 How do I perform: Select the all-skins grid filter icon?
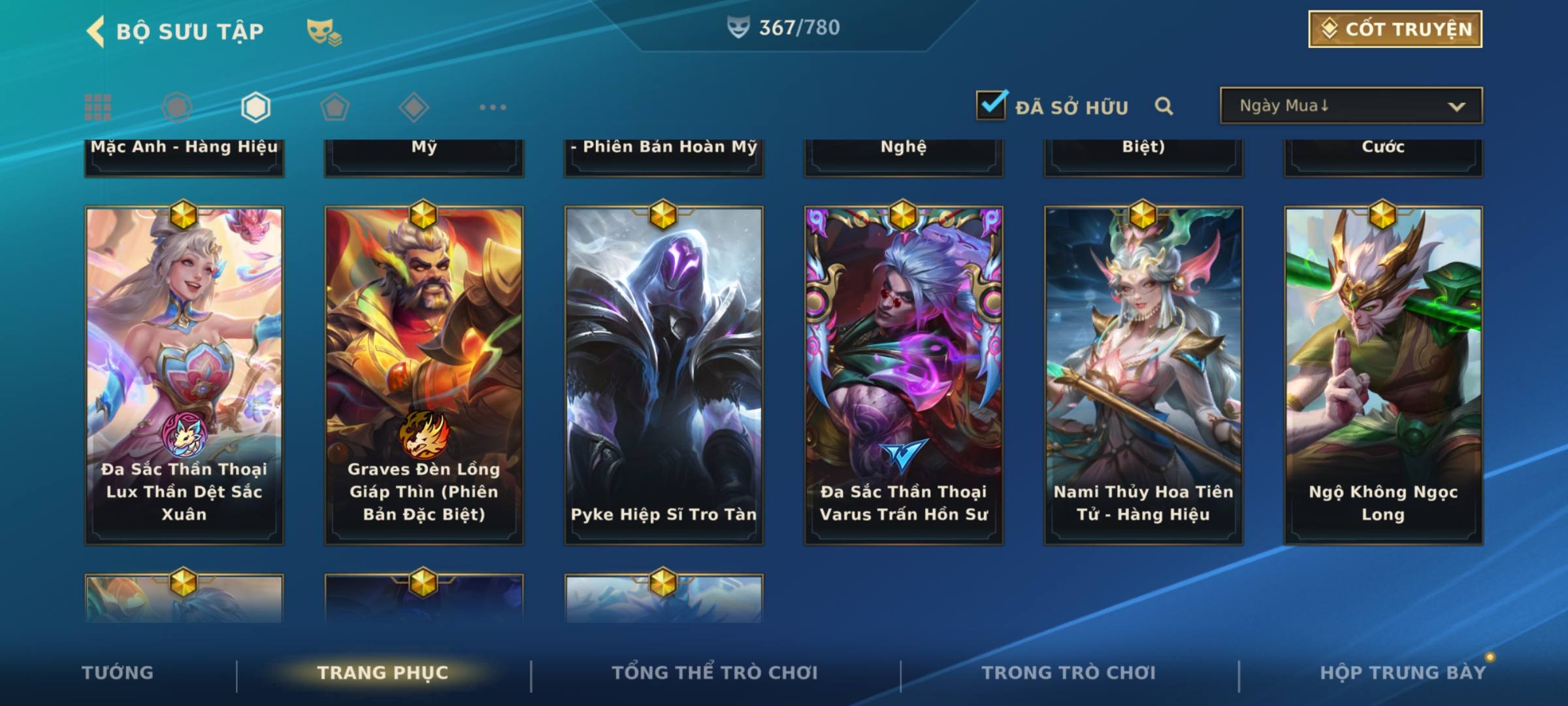[98, 107]
